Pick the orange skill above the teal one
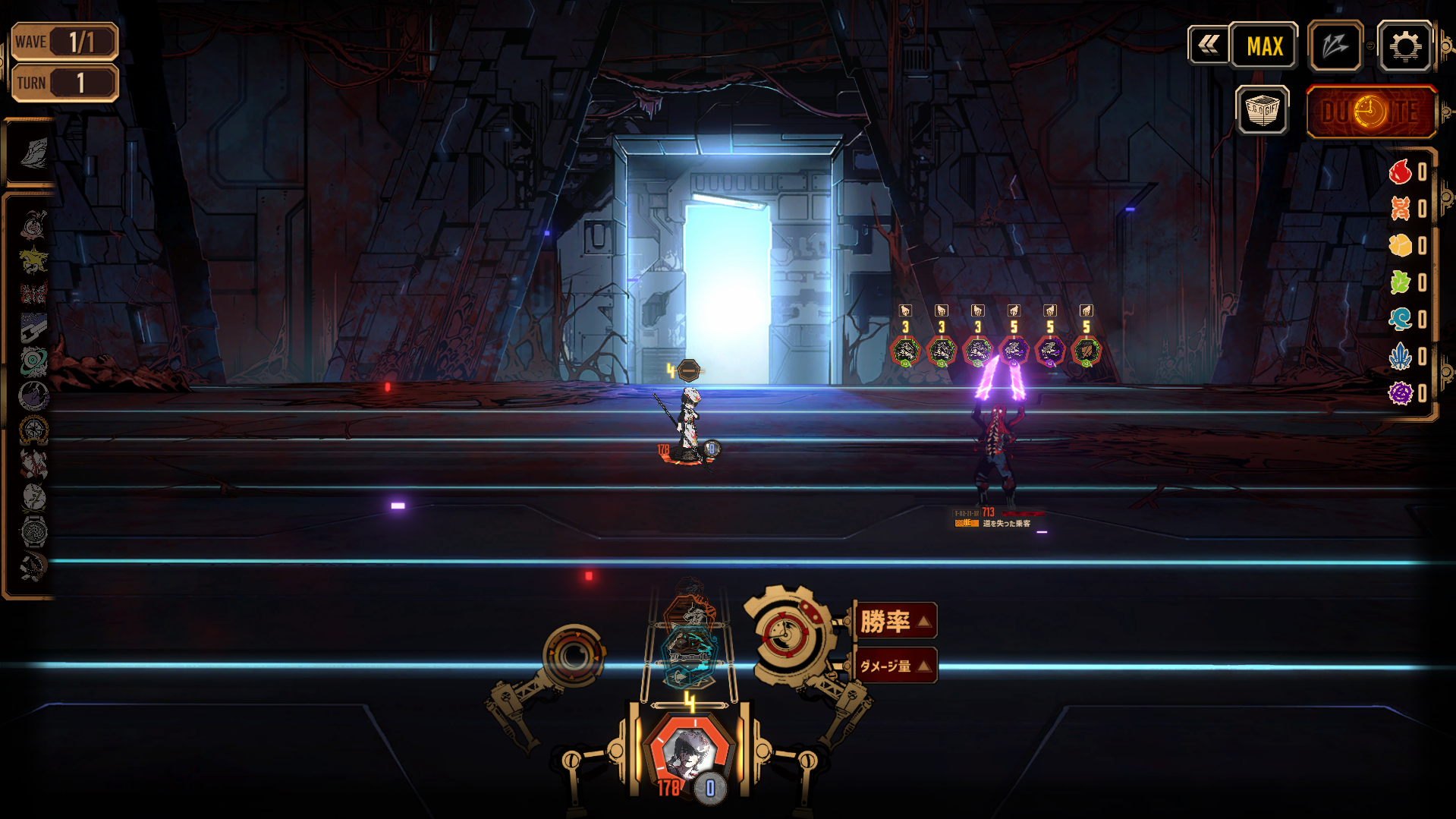Viewport: 1456px width, 819px height. [689, 606]
